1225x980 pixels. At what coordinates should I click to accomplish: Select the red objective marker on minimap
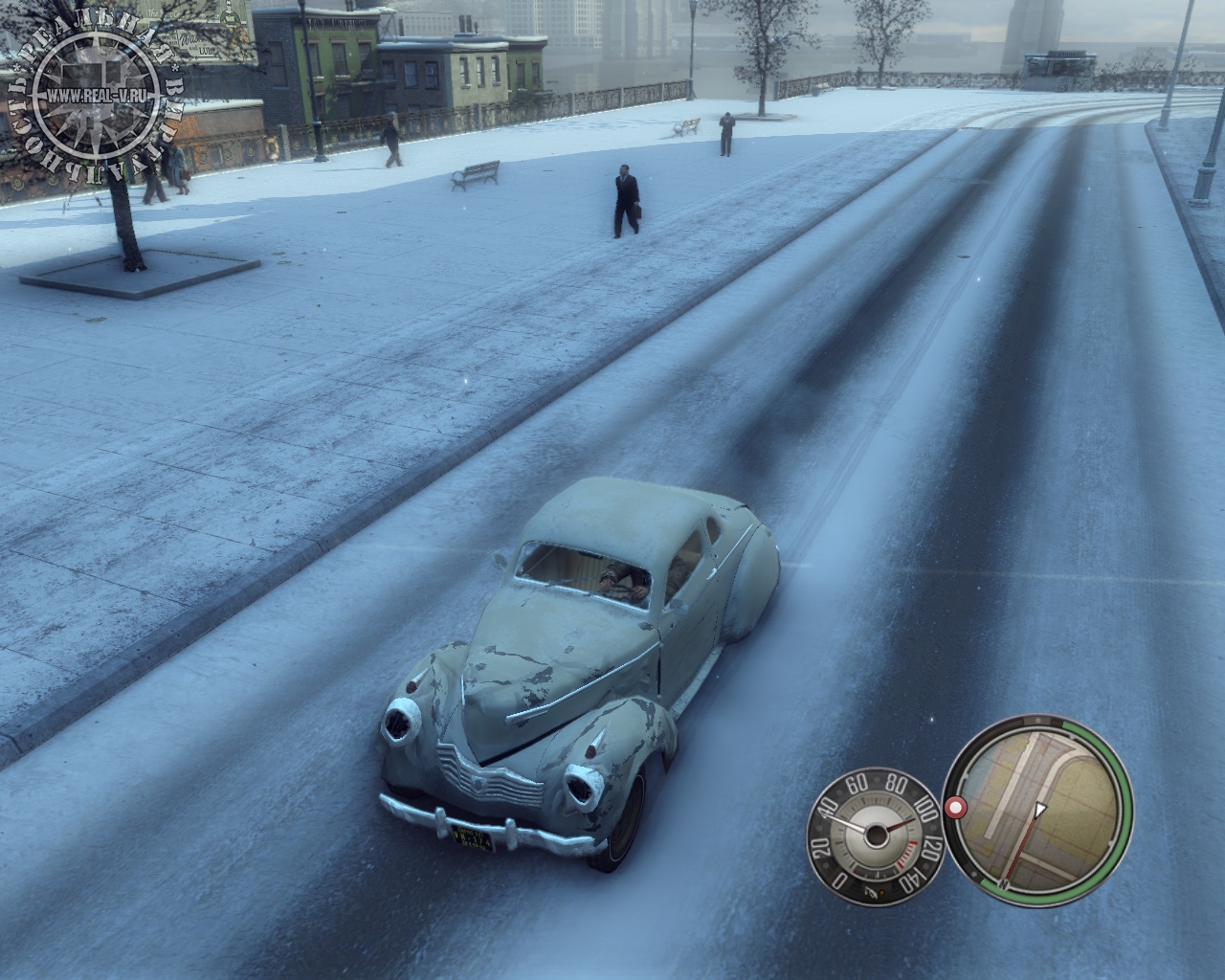click(x=954, y=809)
